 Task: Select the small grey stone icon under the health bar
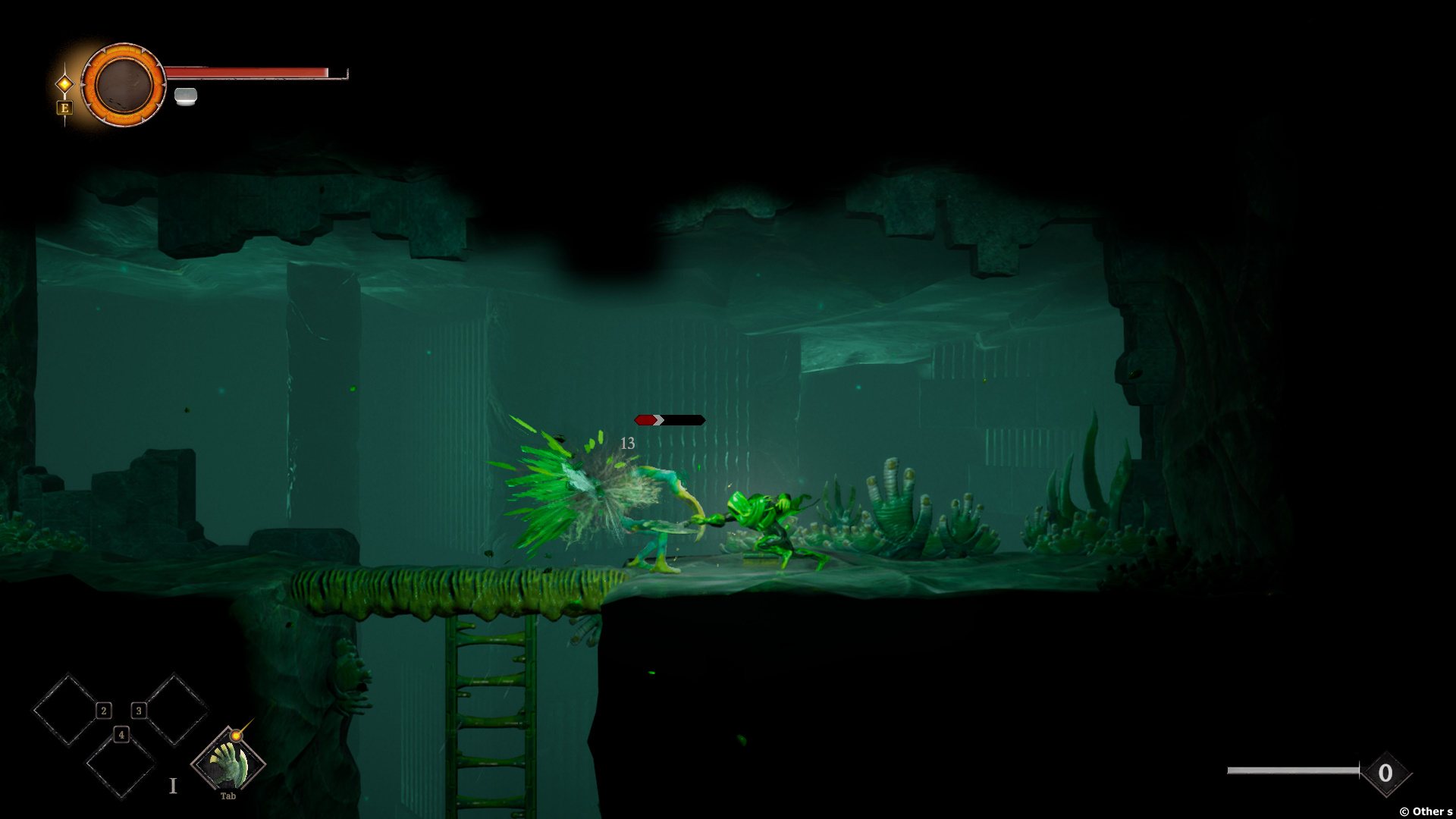[x=186, y=96]
